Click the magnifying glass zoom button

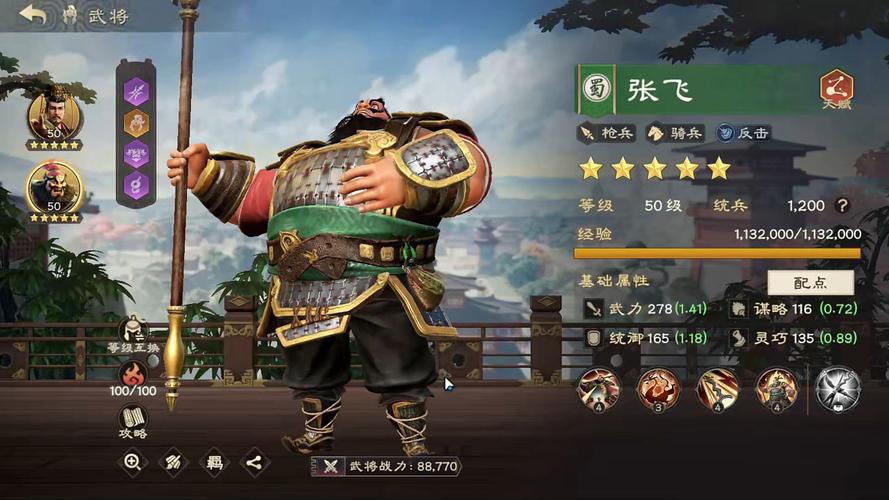coord(132,461)
